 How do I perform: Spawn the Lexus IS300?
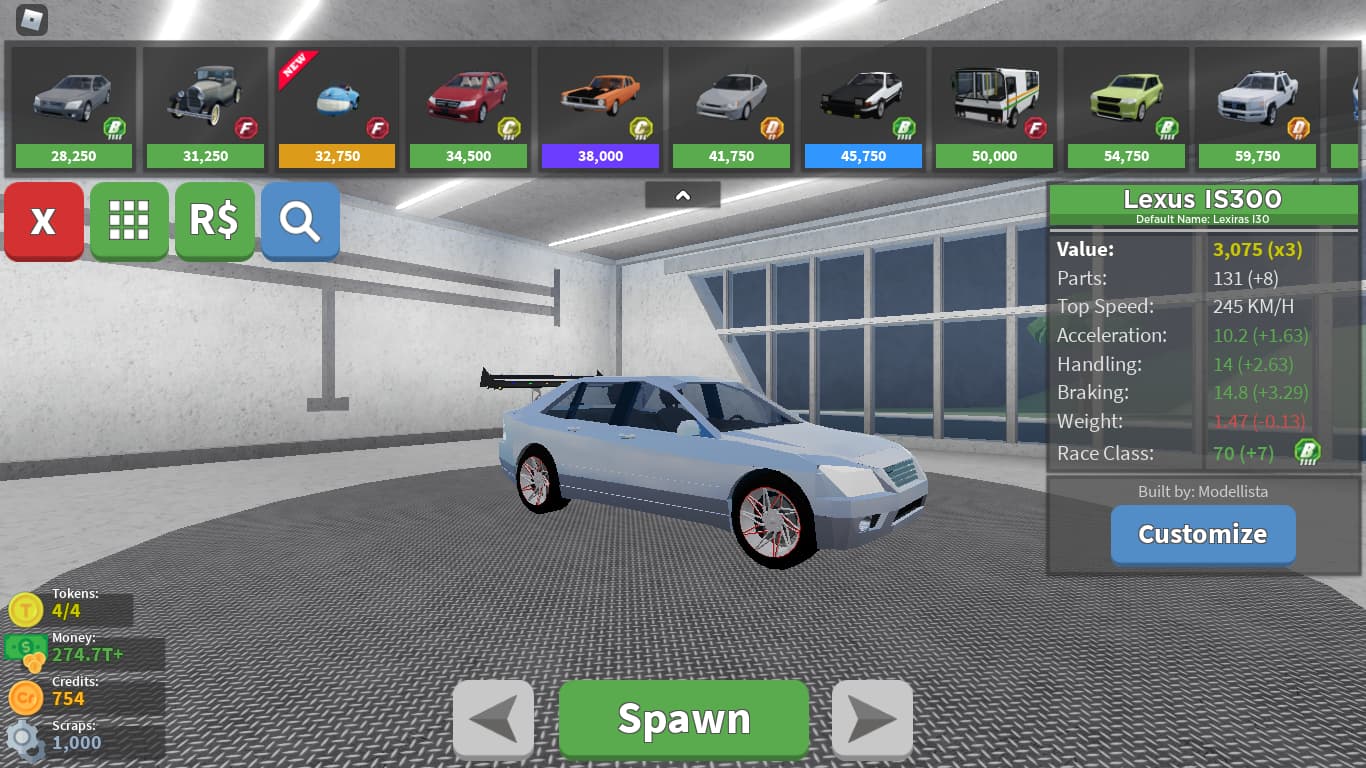click(x=683, y=719)
